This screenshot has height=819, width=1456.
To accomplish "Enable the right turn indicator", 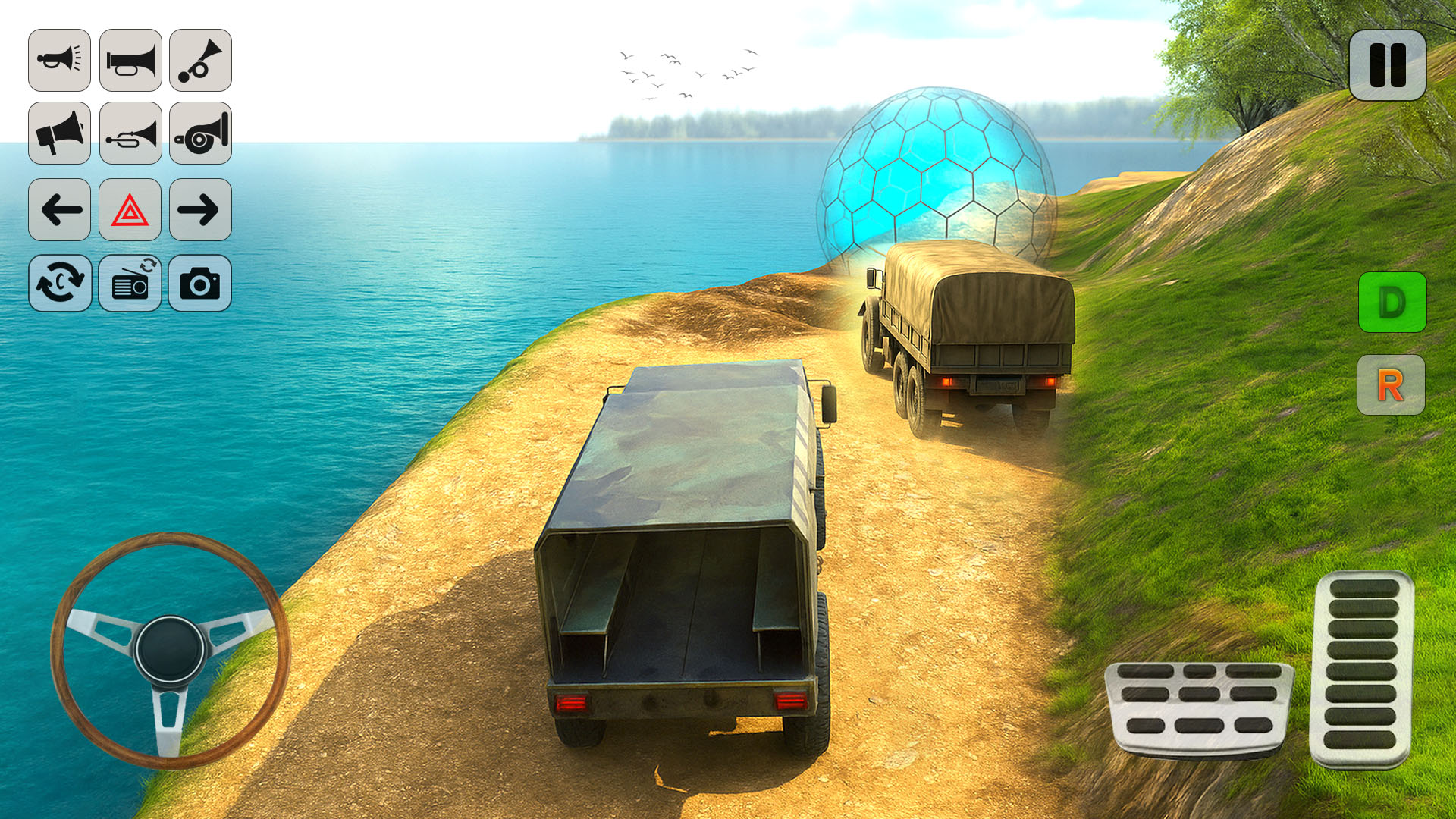I will 200,211.
